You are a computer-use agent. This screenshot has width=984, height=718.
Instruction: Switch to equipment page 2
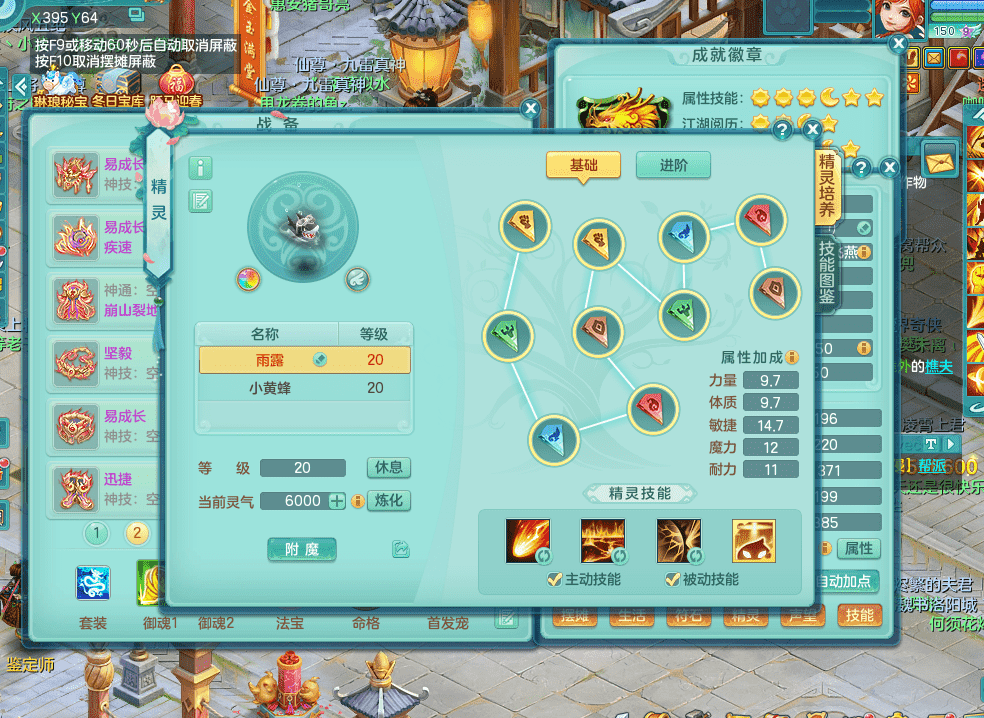point(137,533)
